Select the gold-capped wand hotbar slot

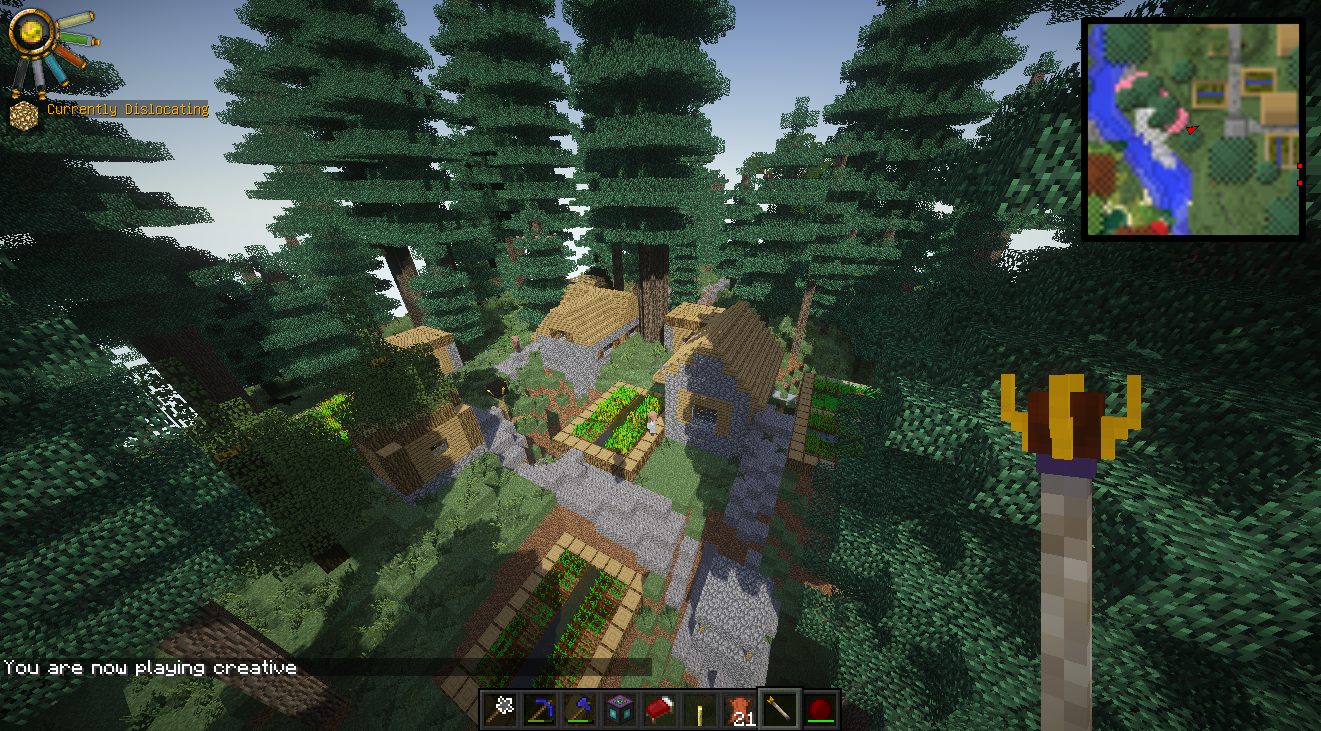coord(780,709)
